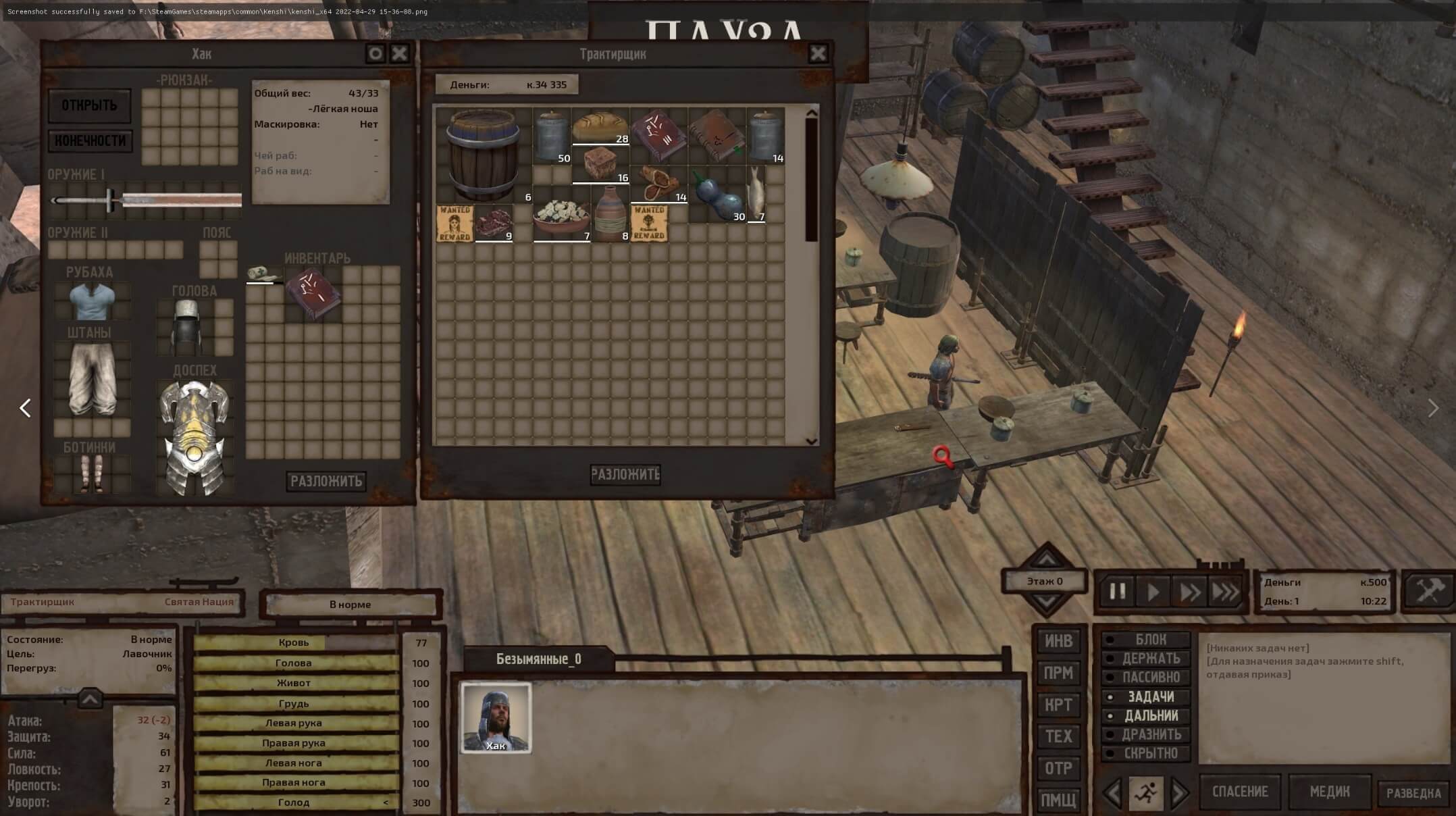Open the build menu hammer icon
This screenshot has width=1456, height=816.
point(1428,591)
